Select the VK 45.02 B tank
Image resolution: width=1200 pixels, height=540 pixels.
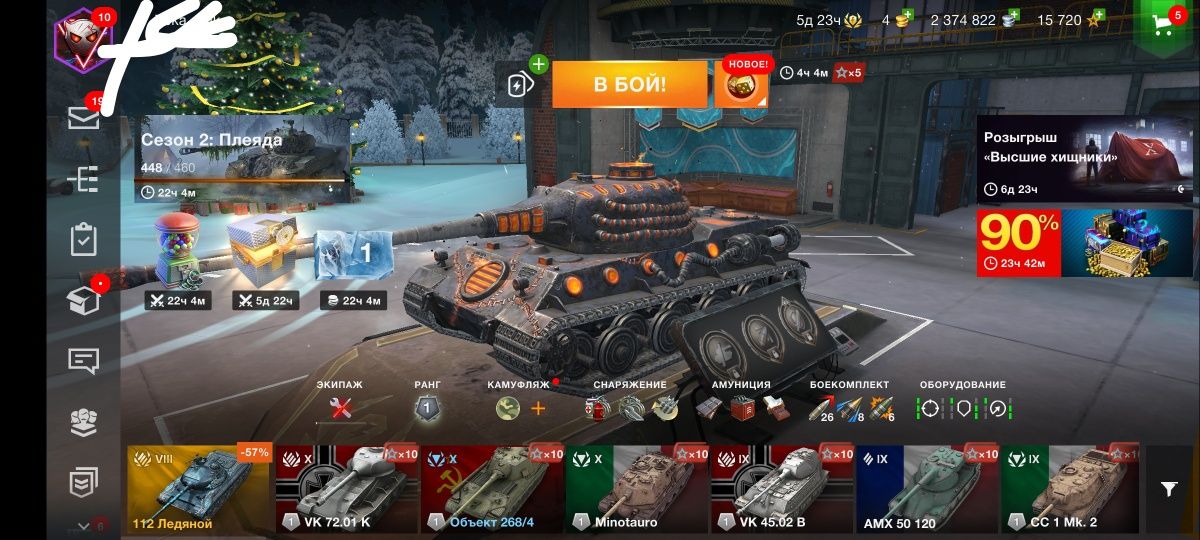[781, 490]
